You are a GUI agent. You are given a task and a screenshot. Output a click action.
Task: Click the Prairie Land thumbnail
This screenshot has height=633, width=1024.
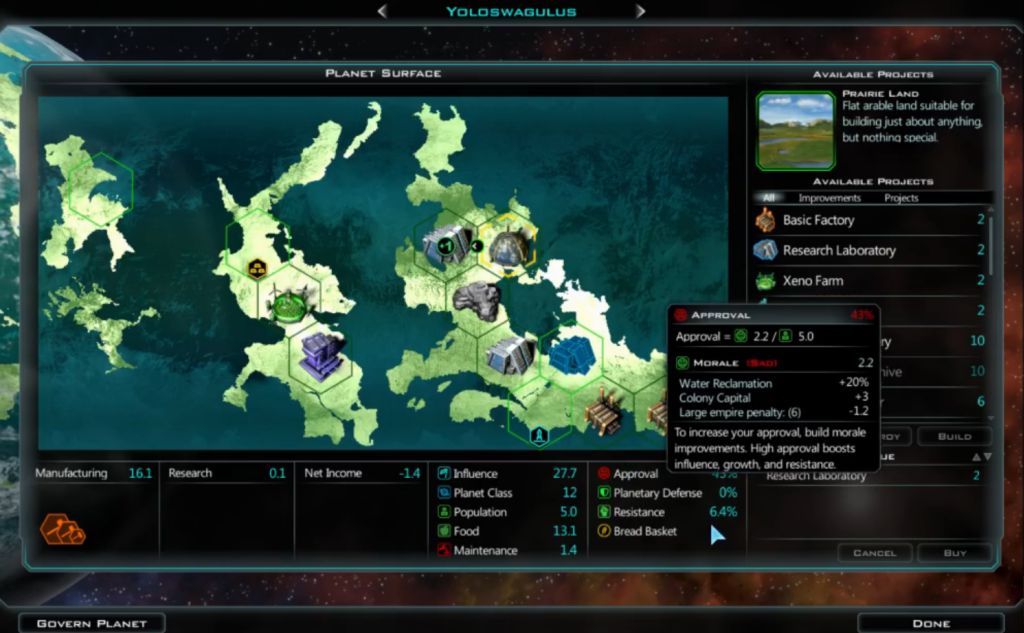796,130
